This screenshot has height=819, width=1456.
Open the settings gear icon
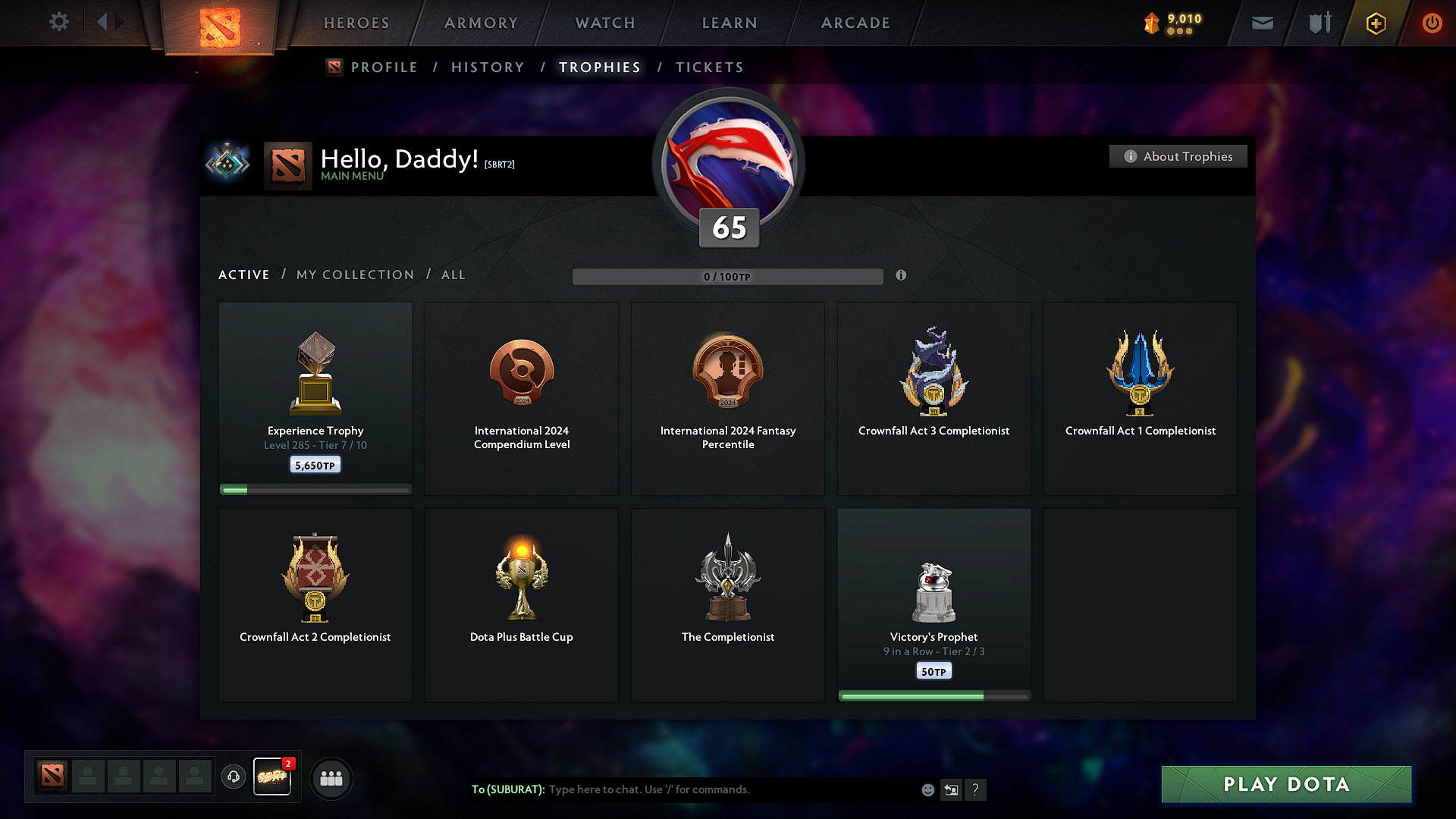(x=58, y=22)
